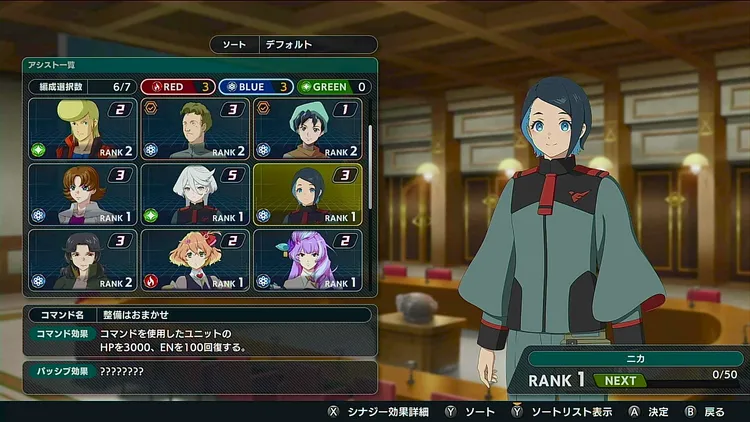The width and height of the screenshot is (750, 422).
Task: Pick the long black-haired woman card
Action: tap(82, 259)
